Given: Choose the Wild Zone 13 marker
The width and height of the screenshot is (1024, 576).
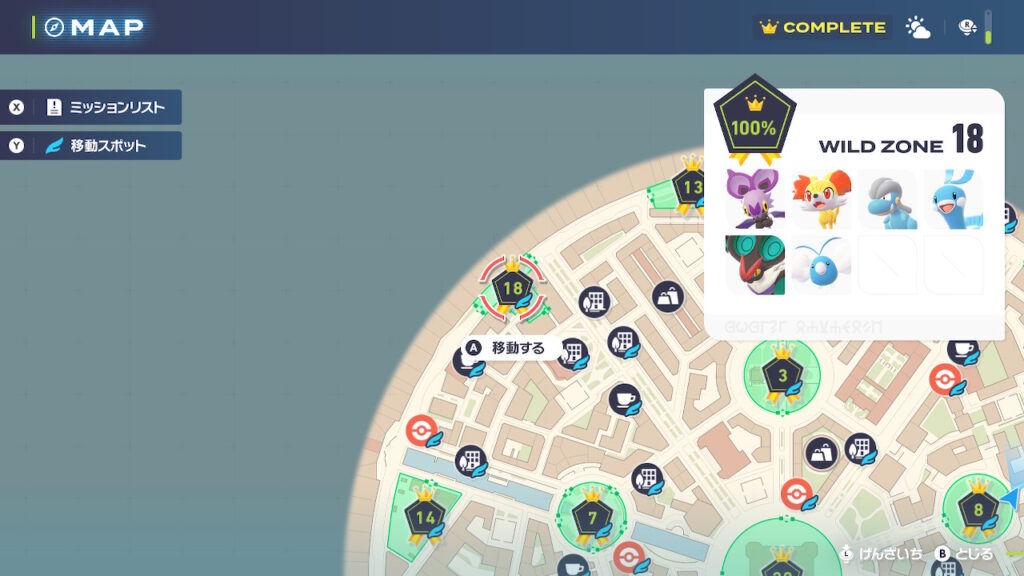Looking at the screenshot, I should point(691,186).
